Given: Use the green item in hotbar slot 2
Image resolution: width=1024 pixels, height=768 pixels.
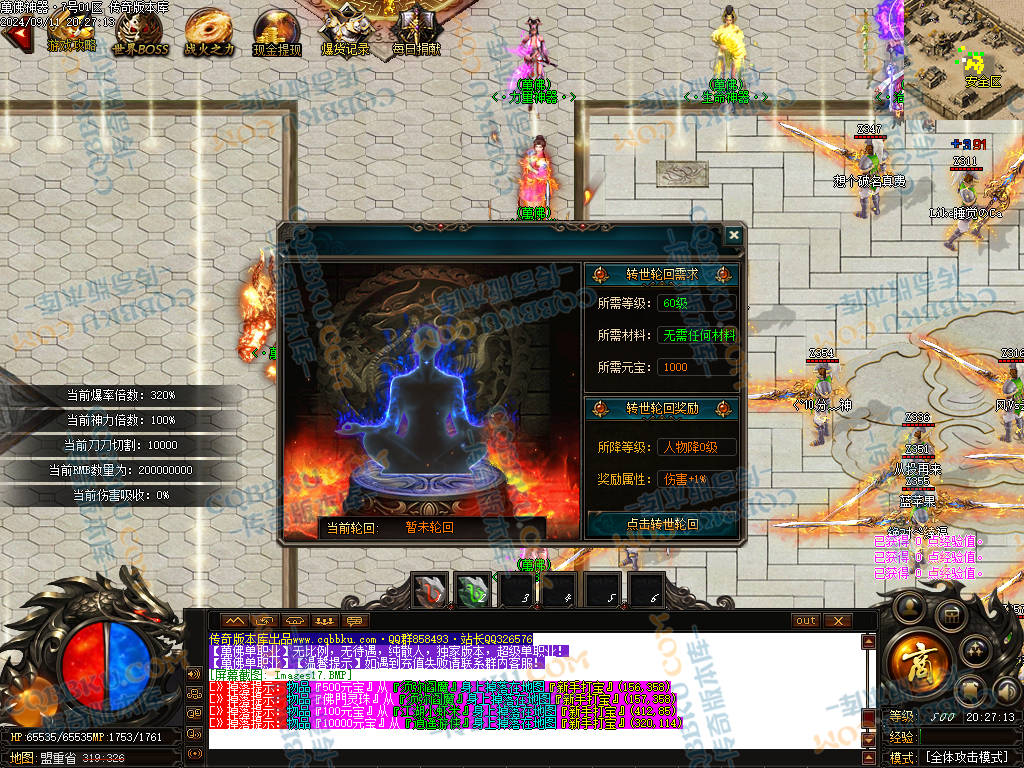Looking at the screenshot, I should click(x=473, y=590).
